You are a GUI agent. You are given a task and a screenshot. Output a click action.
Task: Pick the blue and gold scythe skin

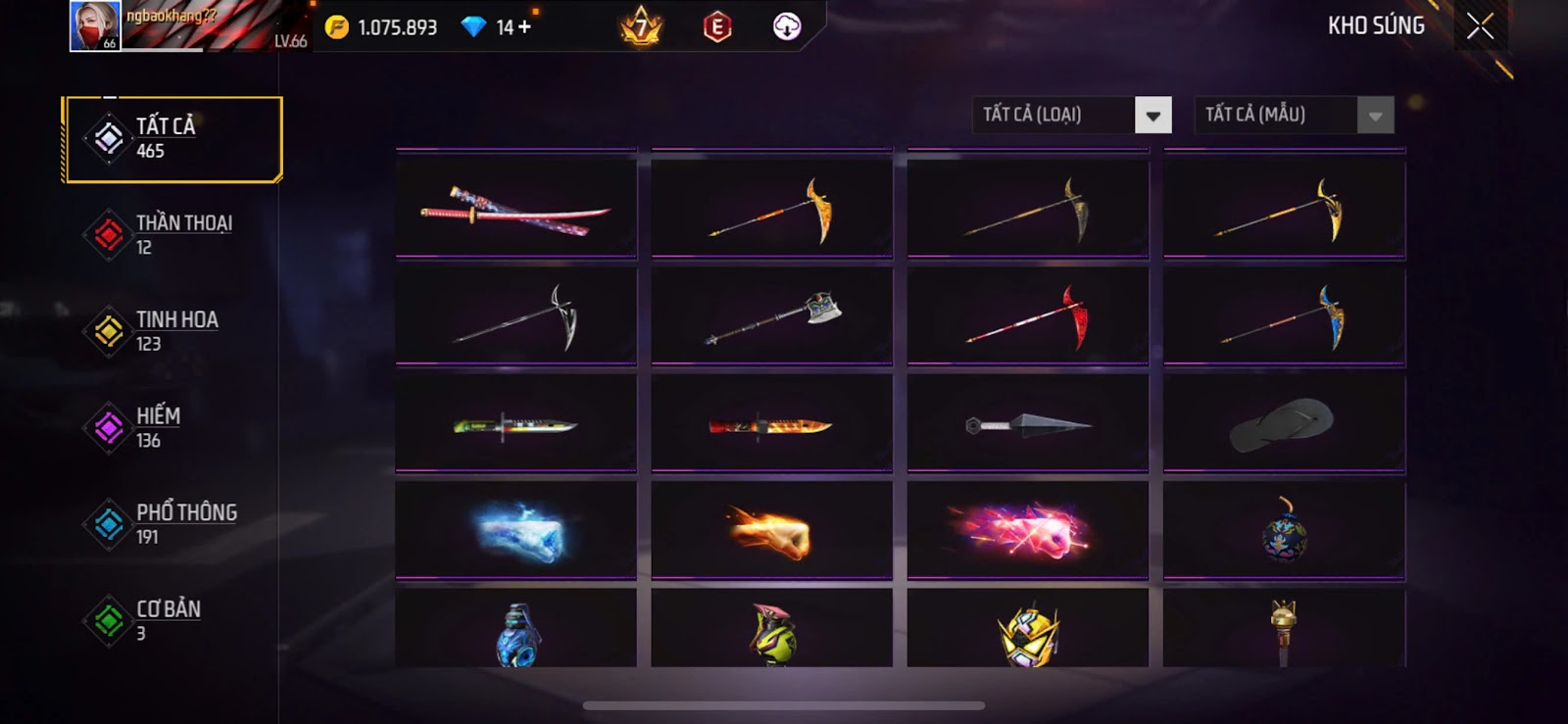coord(1284,316)
